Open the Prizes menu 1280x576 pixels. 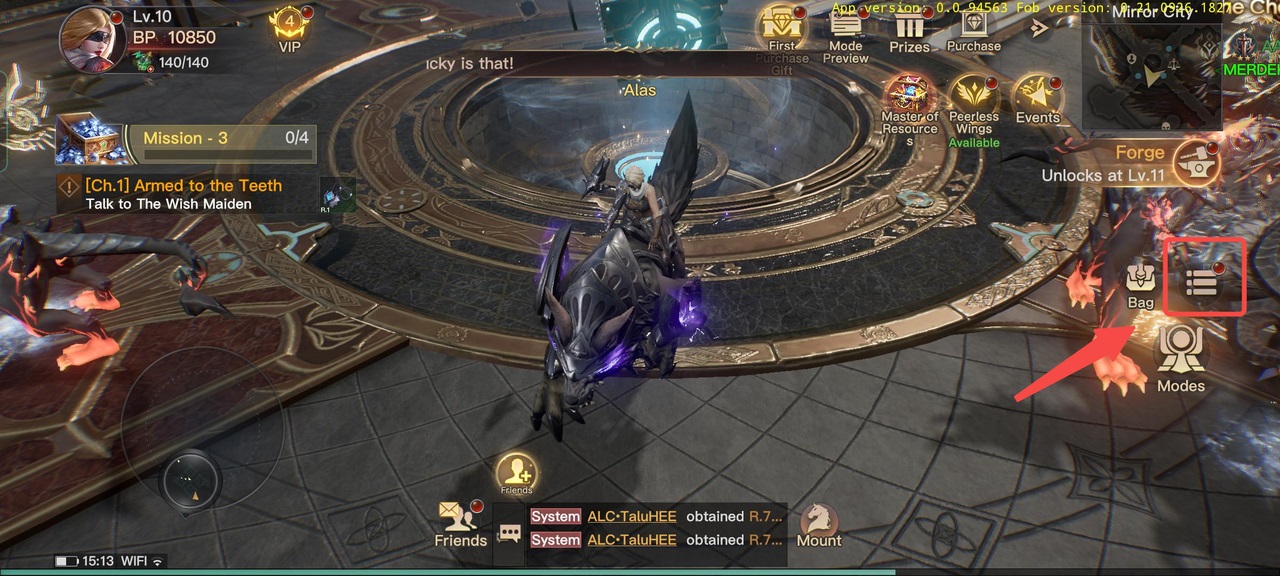tap(909, 30)
